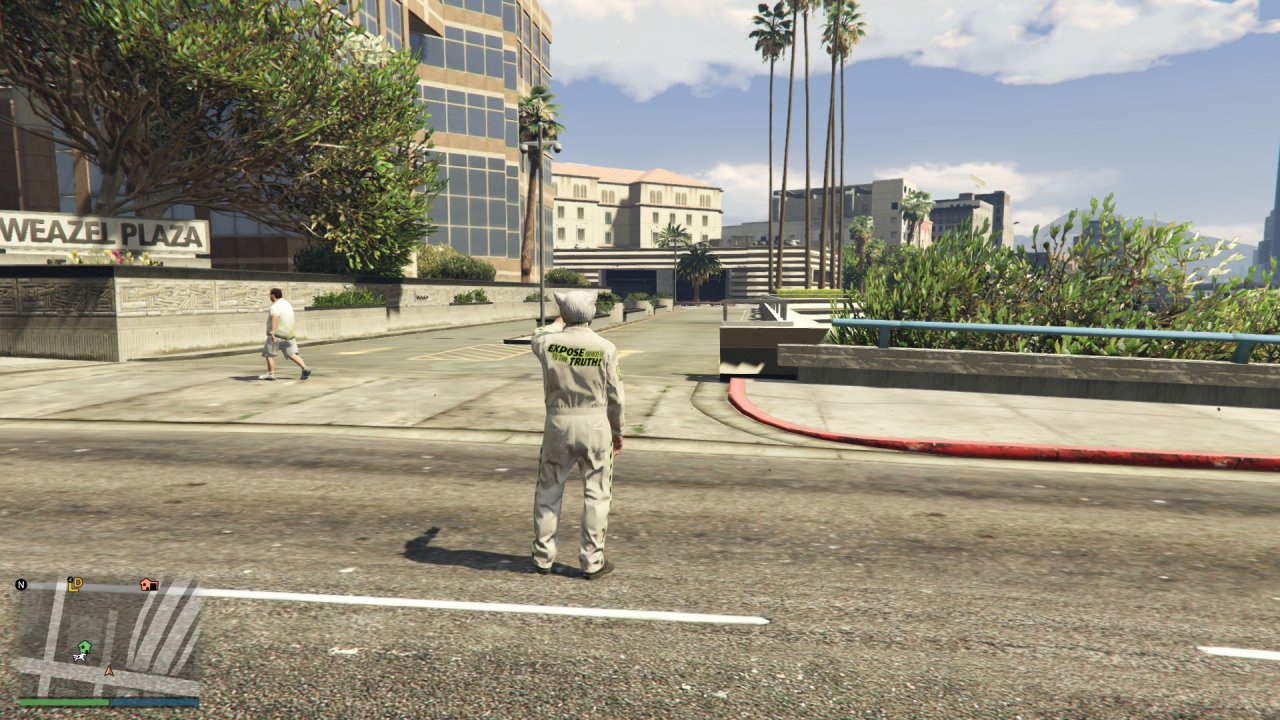Select the yellow LD mission marker on the minimap
Screen dimensions: 1280x720
click(x=75, y=584)
